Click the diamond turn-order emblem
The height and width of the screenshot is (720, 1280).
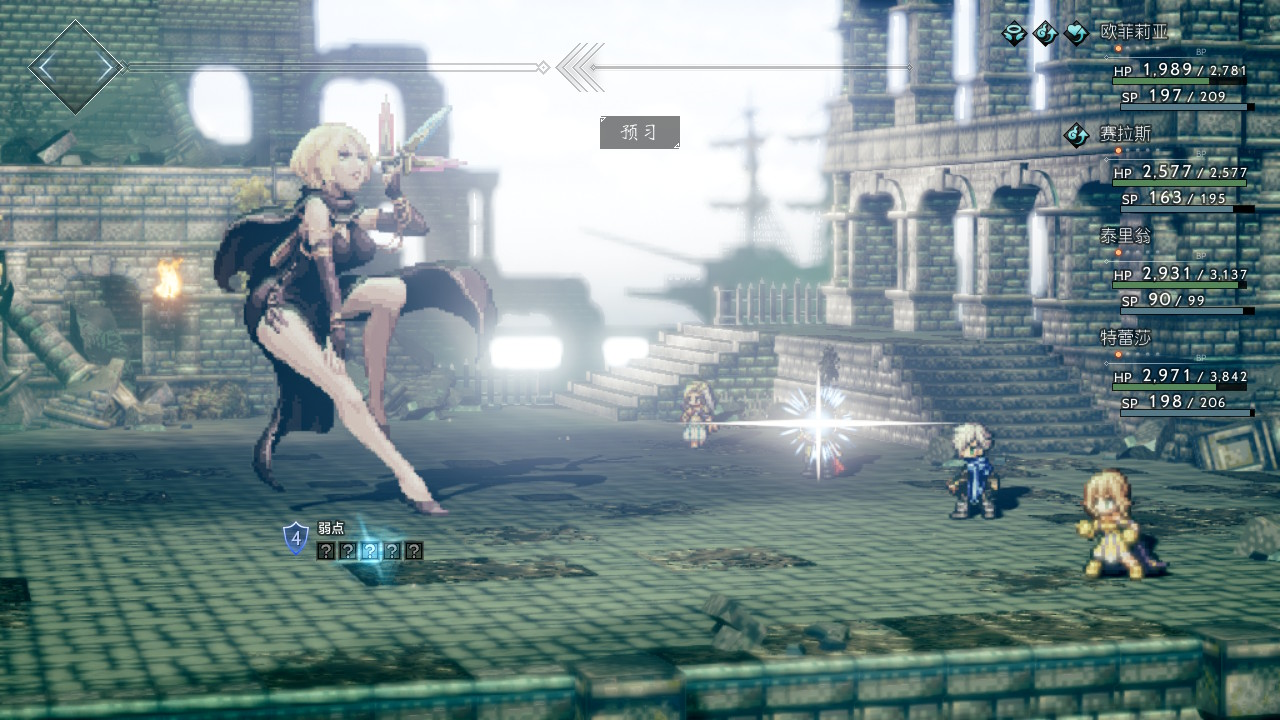(x=76, y=68)
